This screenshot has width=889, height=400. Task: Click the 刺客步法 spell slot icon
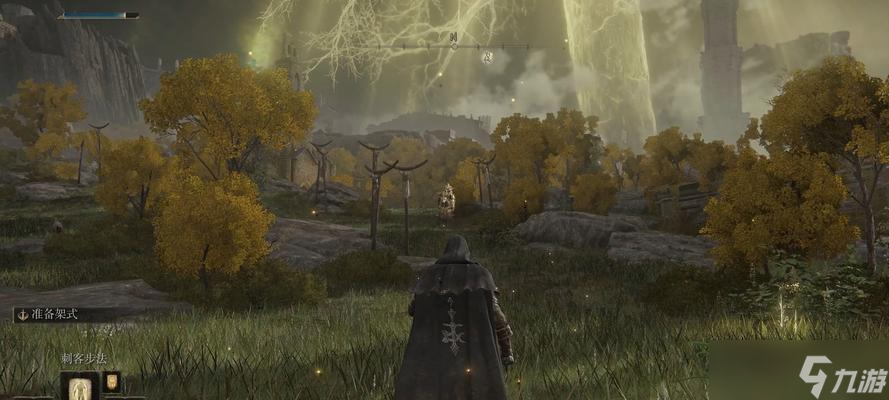[79, 386]
